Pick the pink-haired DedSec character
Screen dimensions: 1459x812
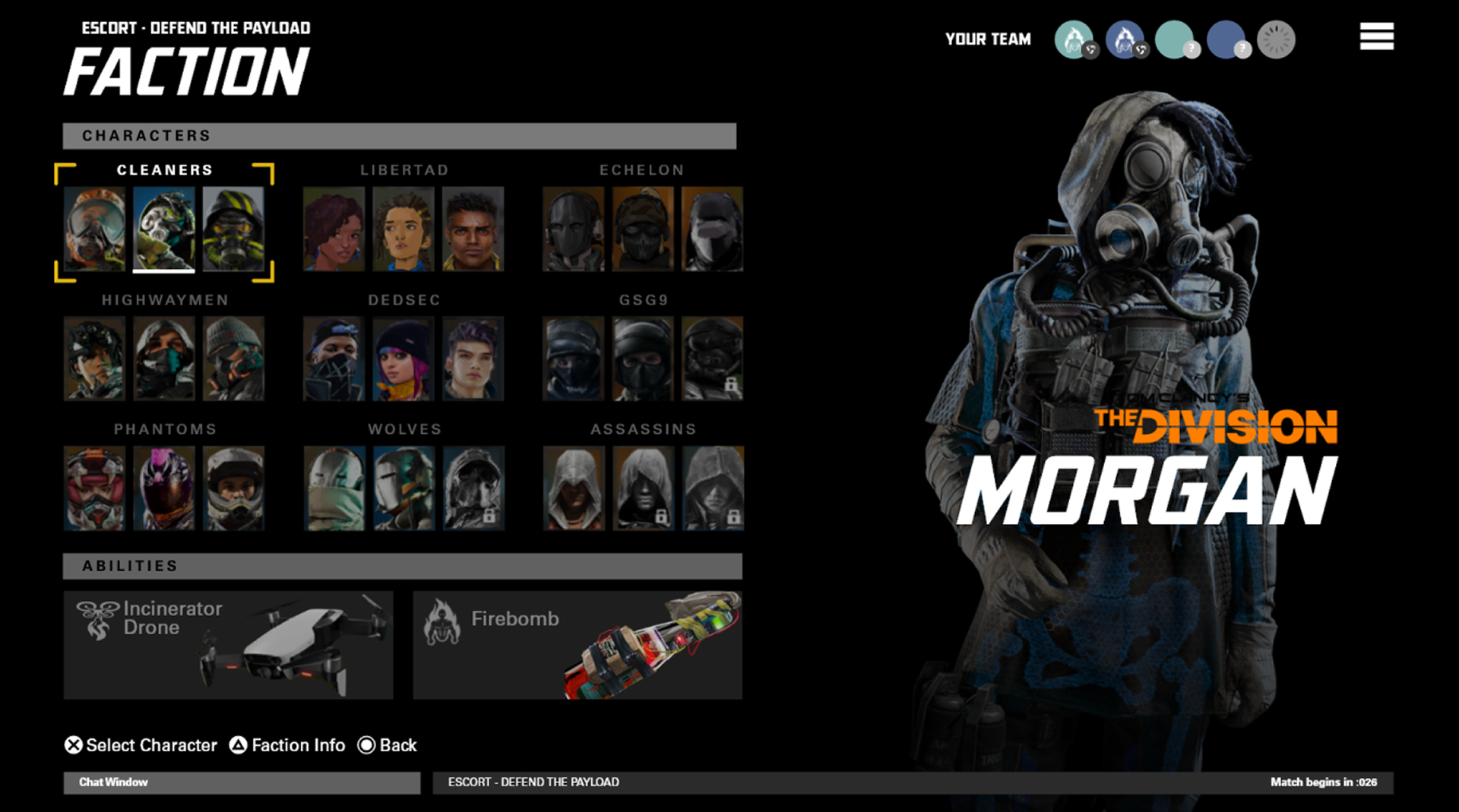tap(404, 358)
